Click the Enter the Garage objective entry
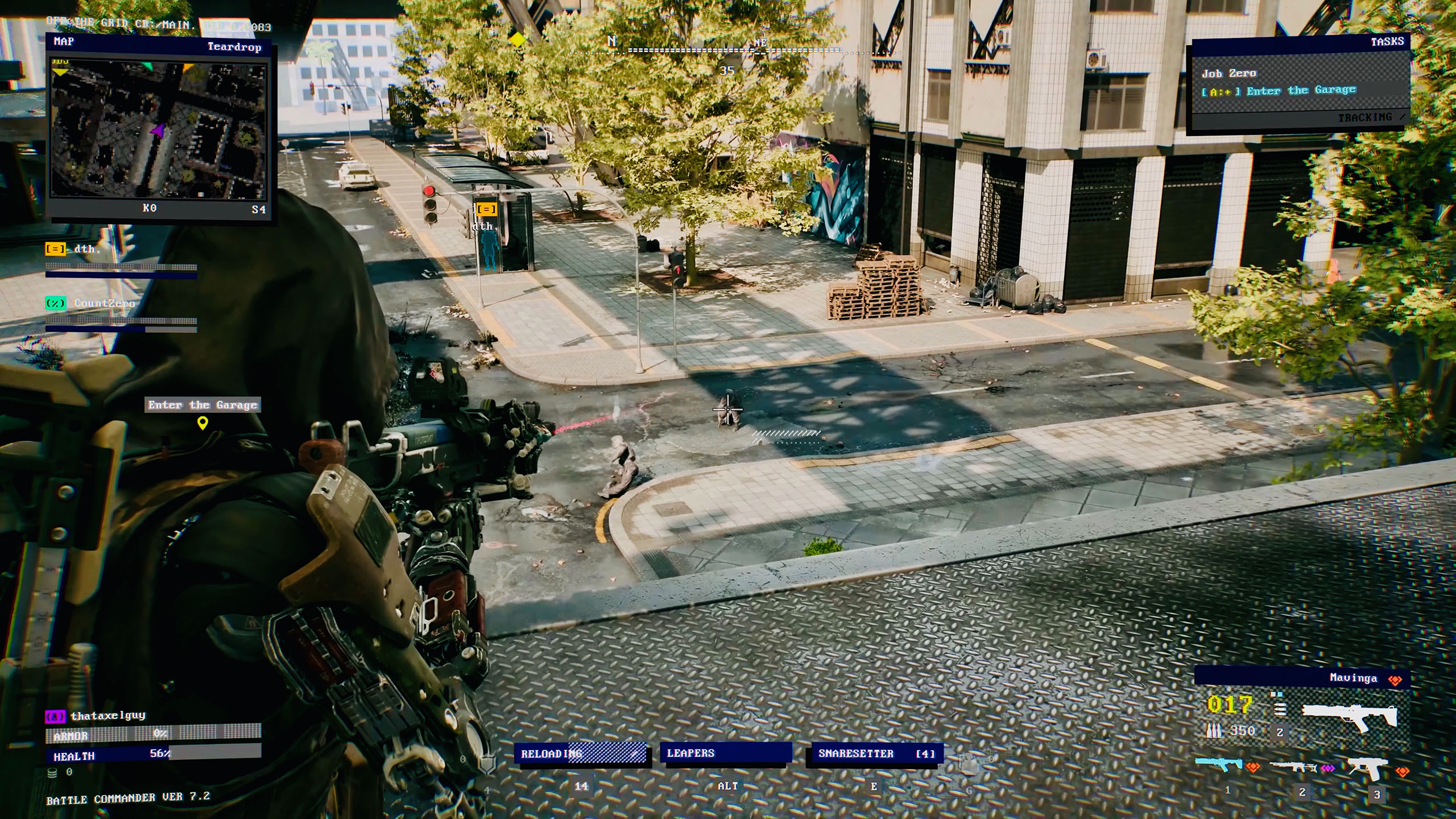This screenshot has height=819, width=1456. click(x=1300, y=90)
